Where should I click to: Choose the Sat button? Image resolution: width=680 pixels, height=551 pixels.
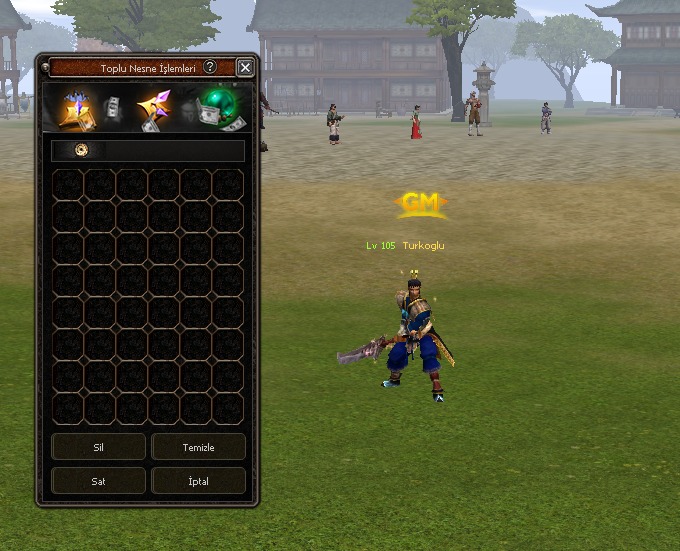tap(98, 481)
